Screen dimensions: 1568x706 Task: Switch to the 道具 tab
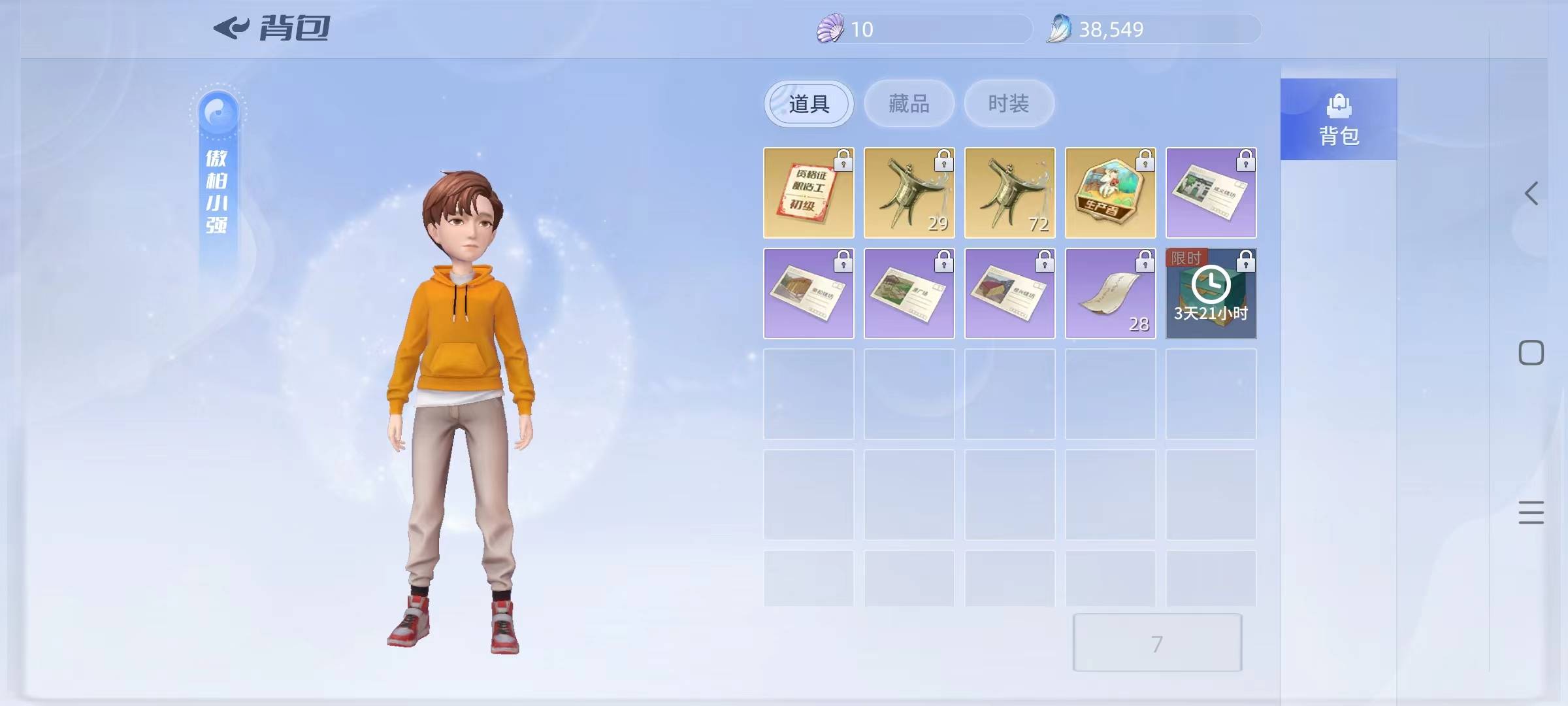click(808, 104)
